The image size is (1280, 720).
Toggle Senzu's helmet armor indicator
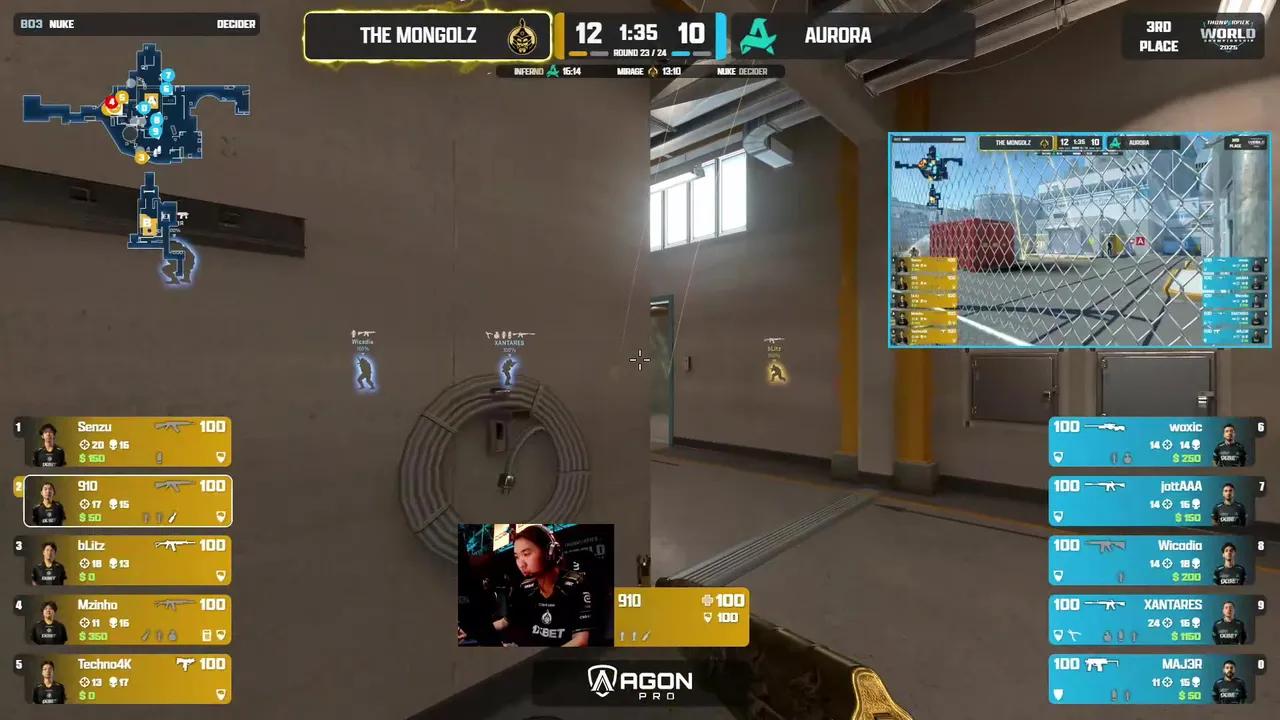click(220, 457)
